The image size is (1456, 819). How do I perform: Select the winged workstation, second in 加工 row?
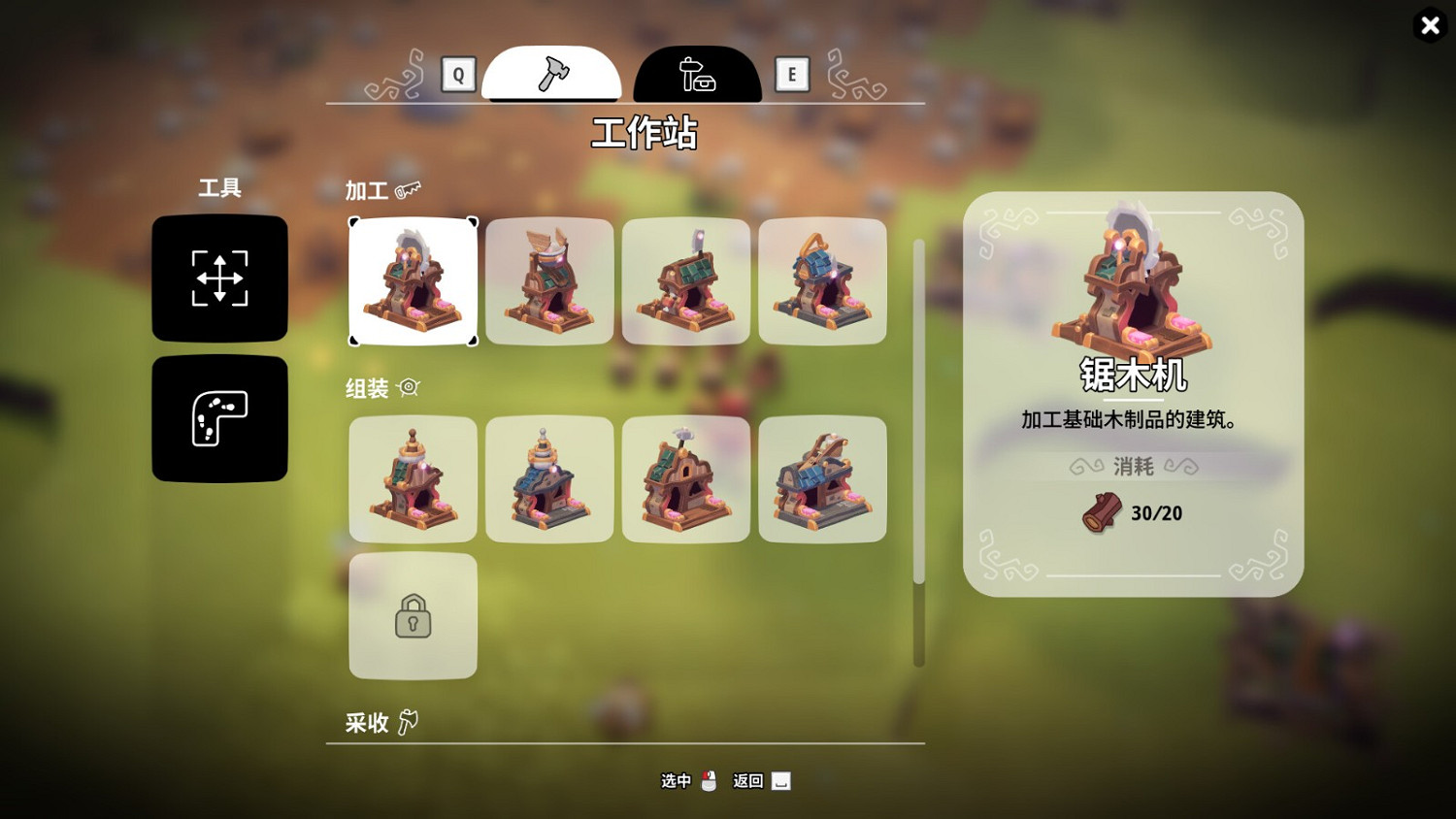tap(549, 281)
